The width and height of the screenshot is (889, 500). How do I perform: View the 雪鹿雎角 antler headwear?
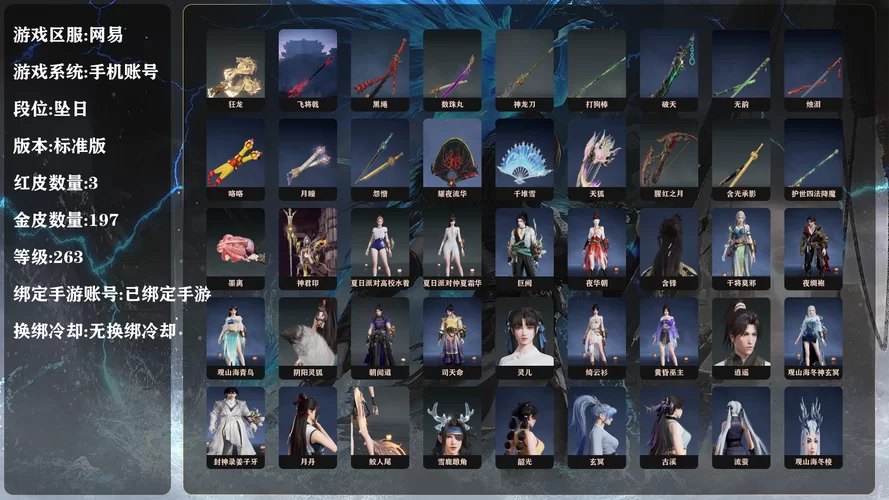(x=452, y=422)
